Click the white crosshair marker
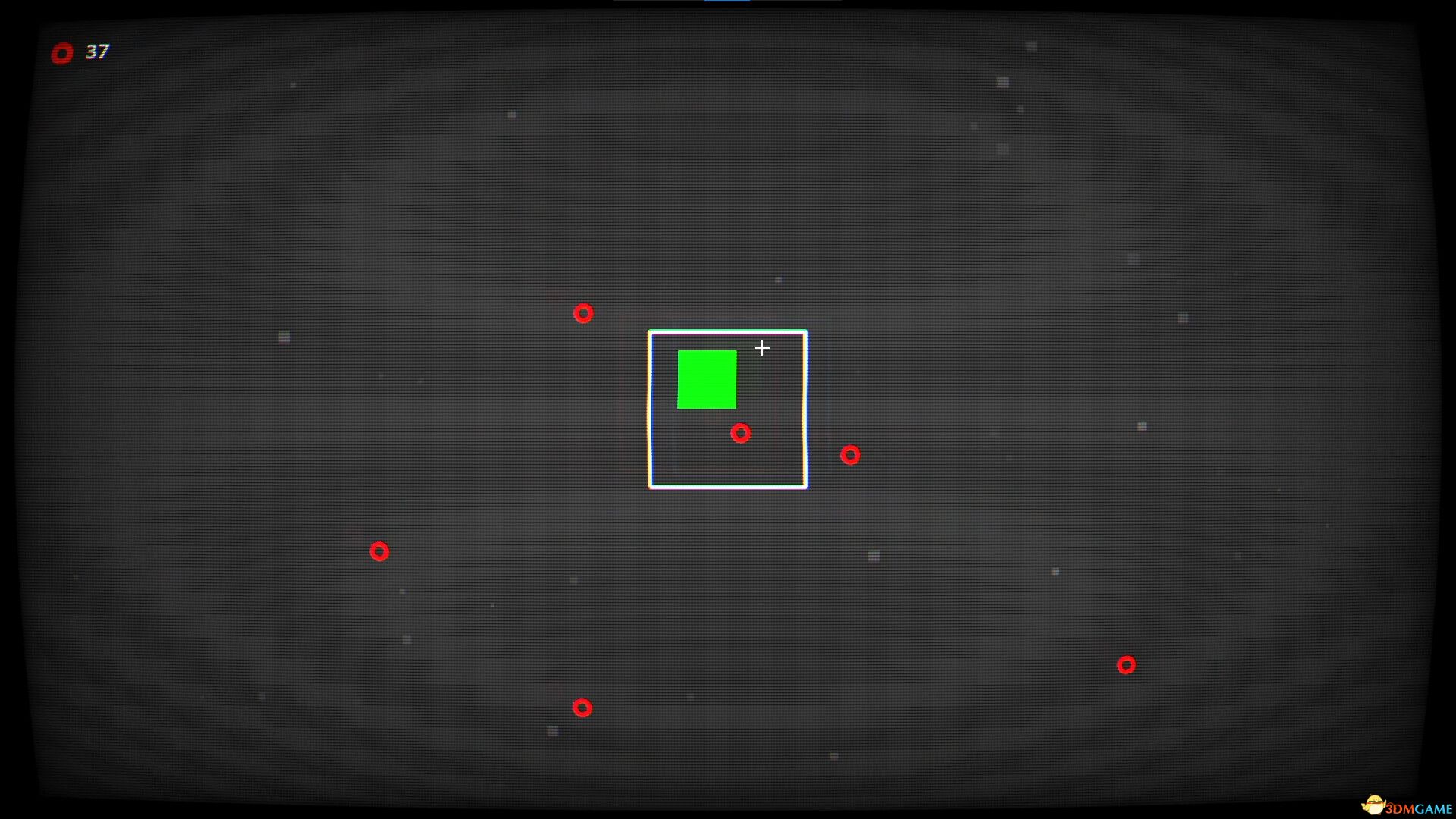1456x819 pixels. click(762, 347)
